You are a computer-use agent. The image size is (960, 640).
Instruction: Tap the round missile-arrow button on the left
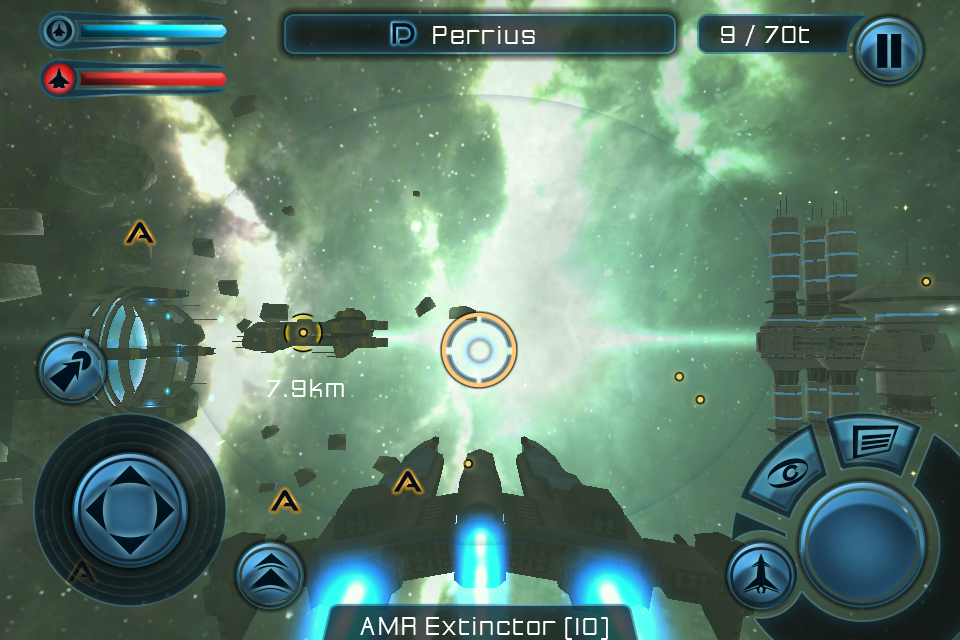72,369
